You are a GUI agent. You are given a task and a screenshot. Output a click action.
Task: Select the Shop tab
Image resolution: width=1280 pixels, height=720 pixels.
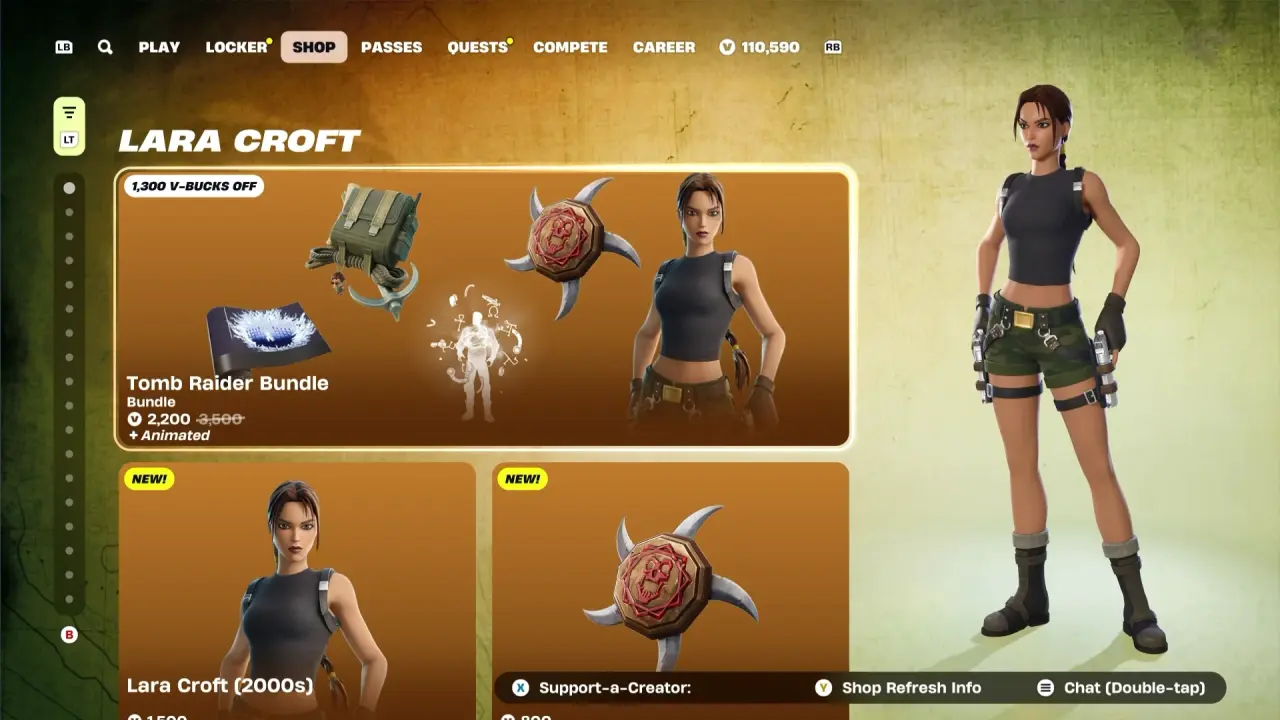point(314,47)
